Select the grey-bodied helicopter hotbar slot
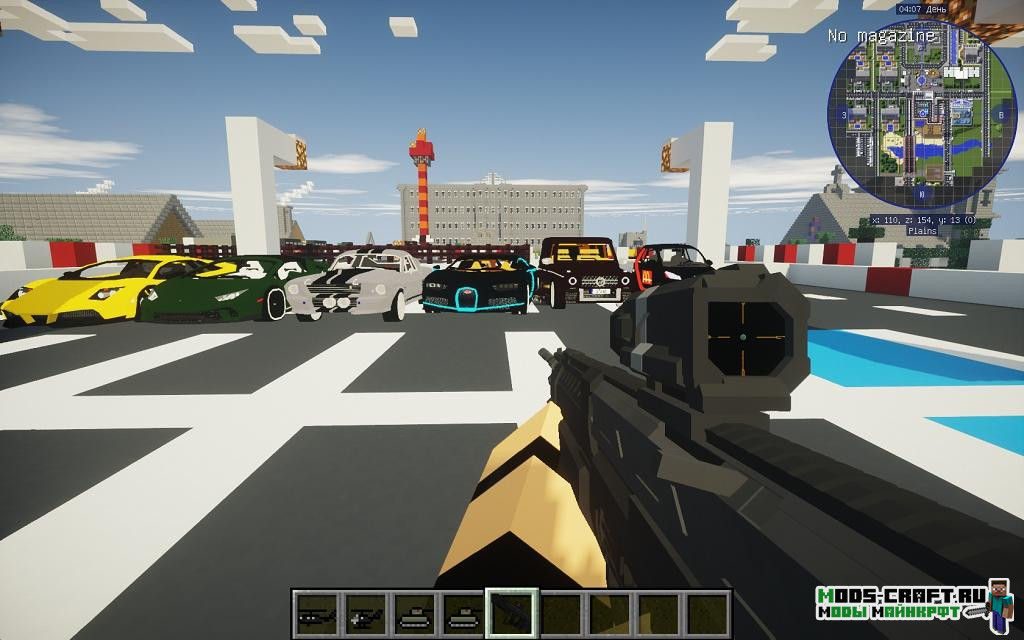The height and width of the screenshot is (640, 1024). 365,612
